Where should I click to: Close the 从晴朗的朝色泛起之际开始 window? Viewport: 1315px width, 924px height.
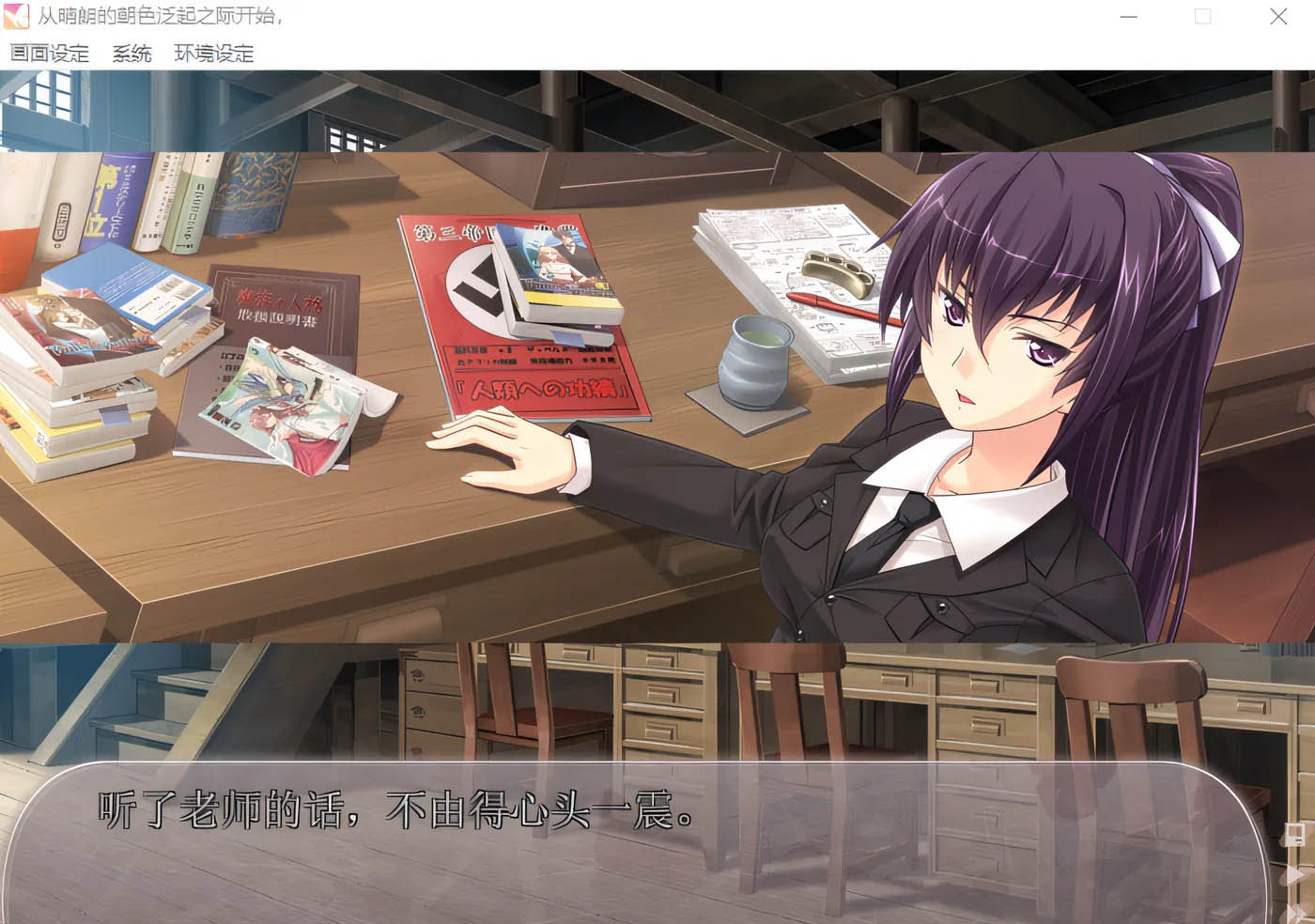click(x=1278, y=16)
